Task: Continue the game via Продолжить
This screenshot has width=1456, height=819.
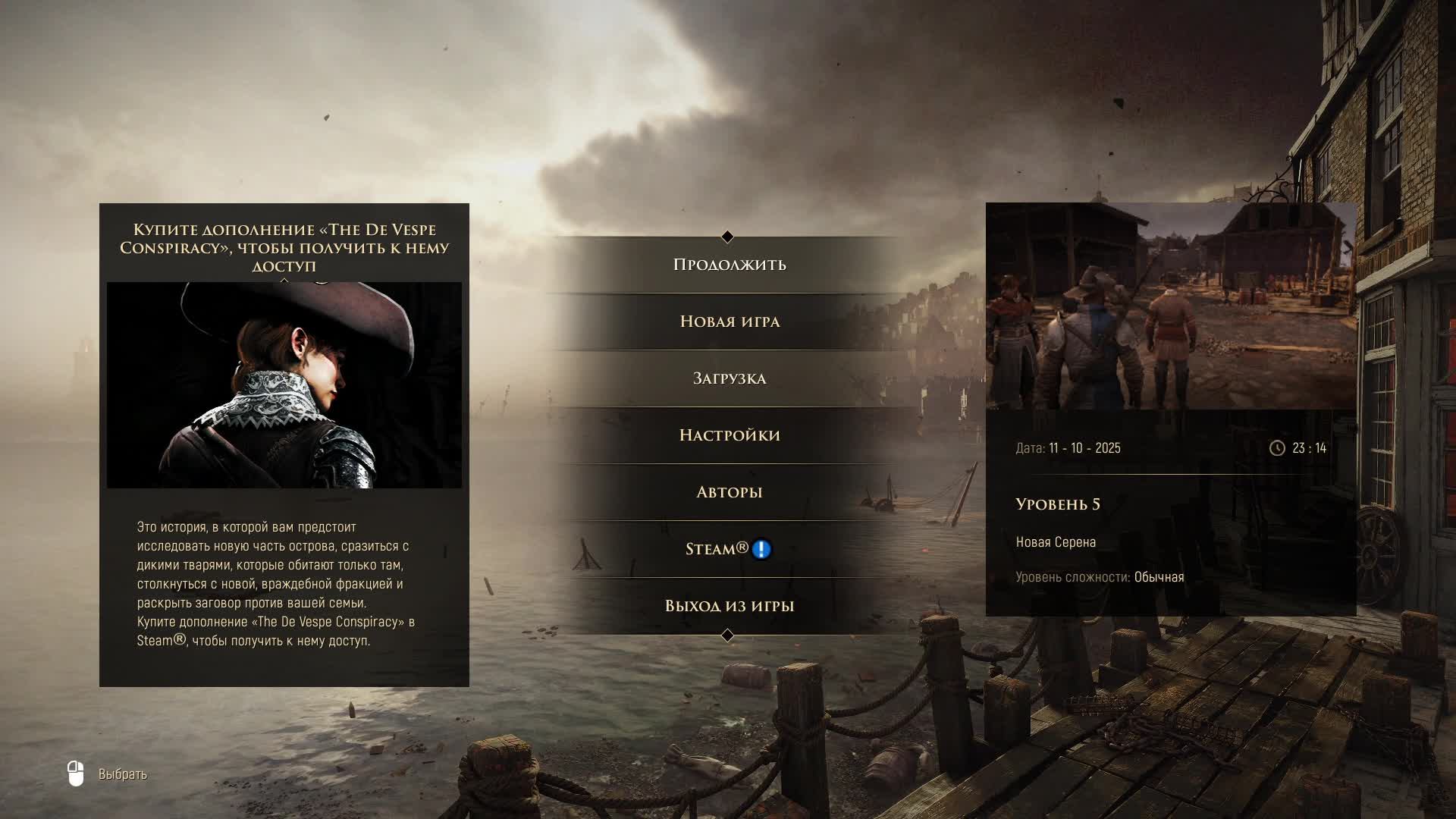Action: click(x=729, y=265)
